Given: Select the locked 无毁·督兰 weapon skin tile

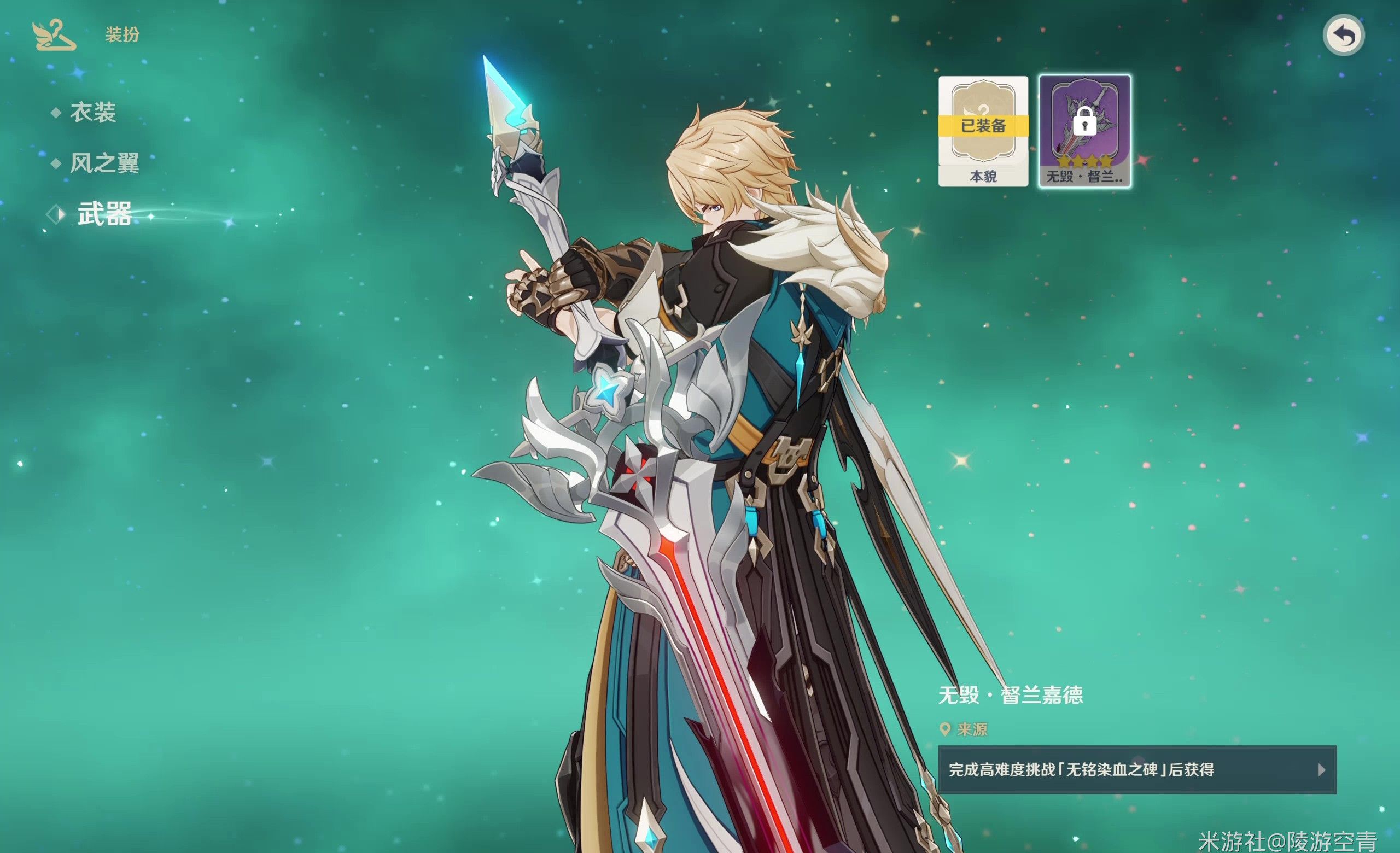Looking at the screenshot, I should tap(1084, 131).
